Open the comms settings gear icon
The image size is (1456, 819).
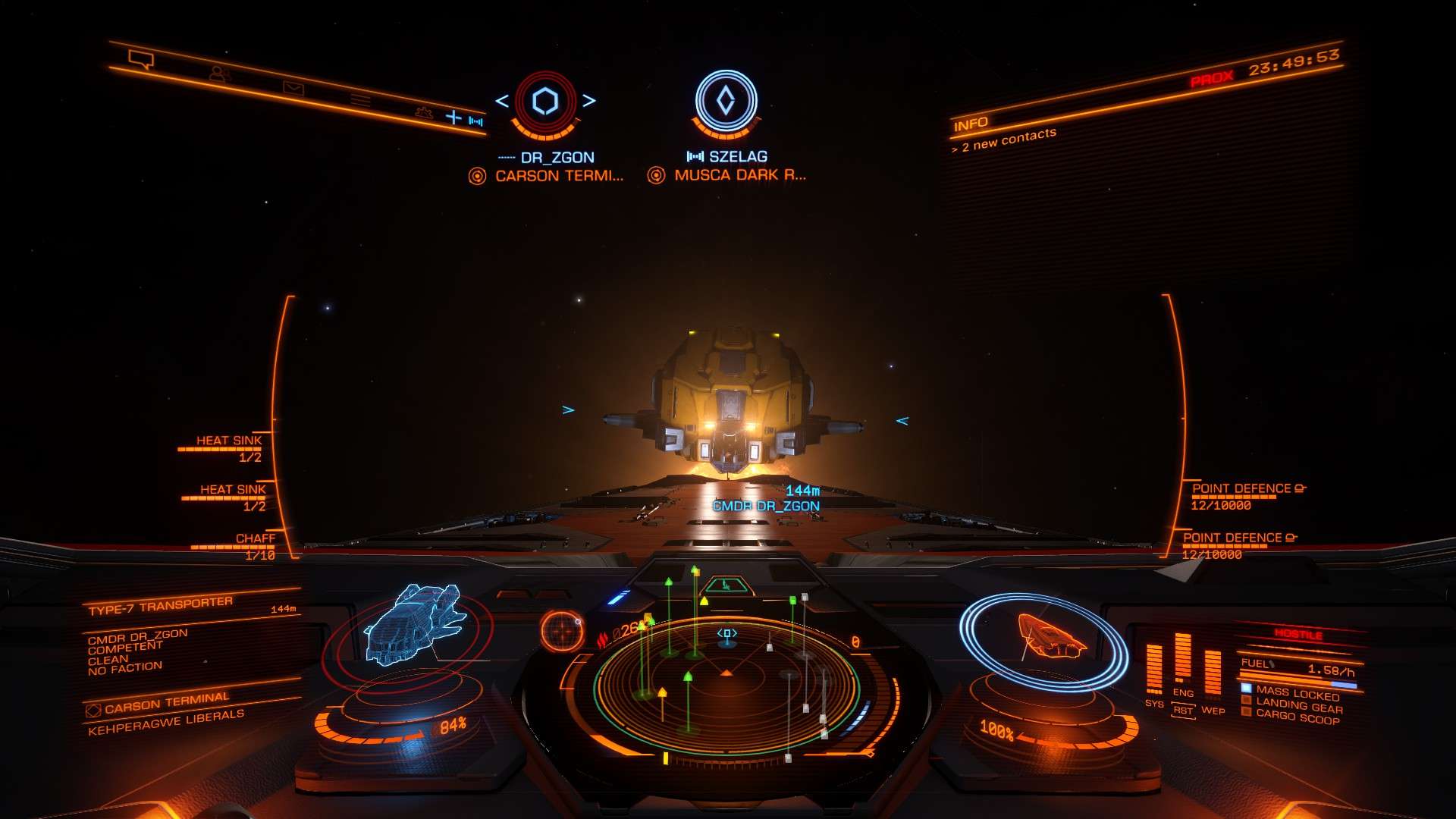pyautogui.click(x=424, y=112)
